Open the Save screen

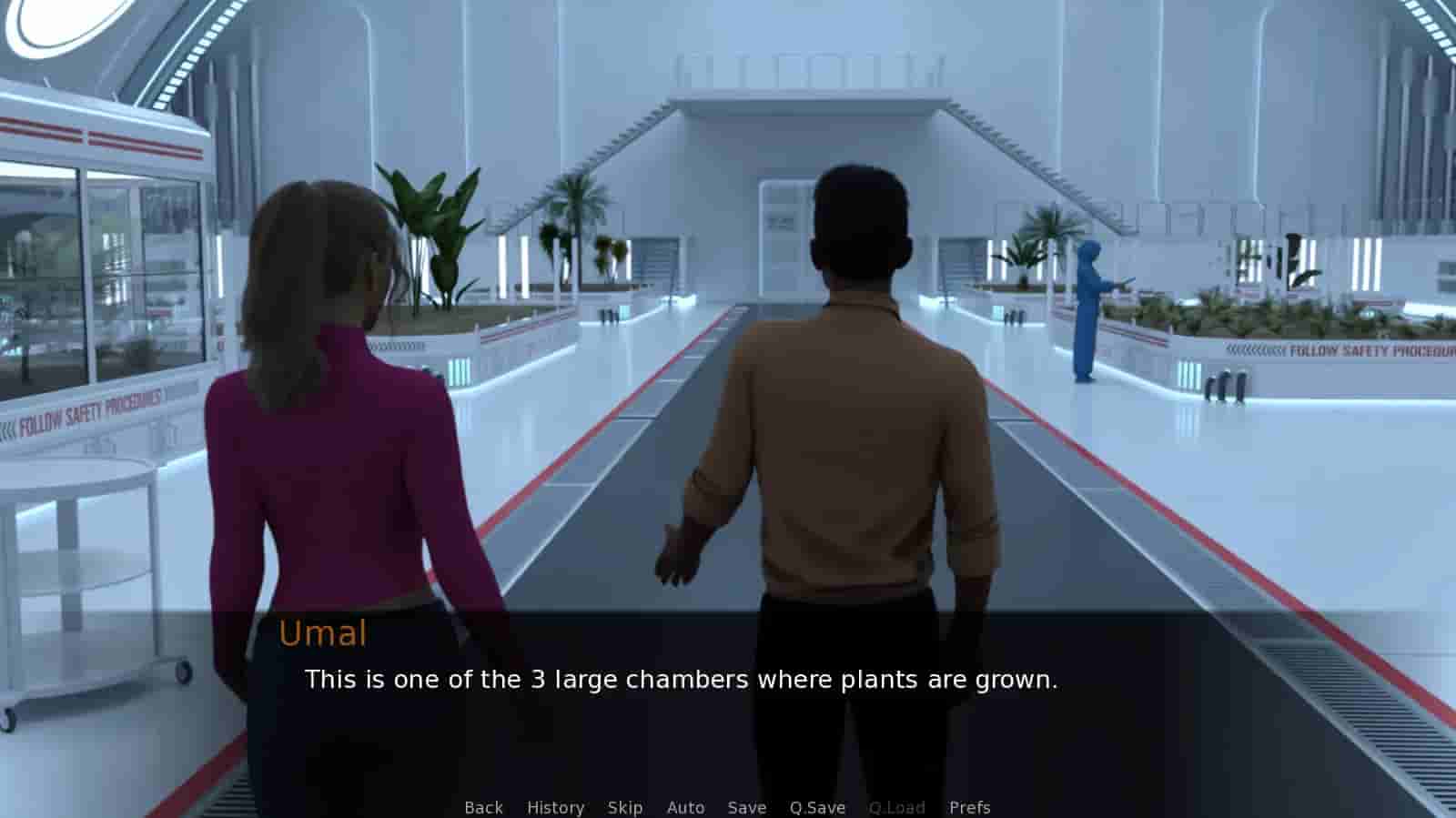[746, 807]
